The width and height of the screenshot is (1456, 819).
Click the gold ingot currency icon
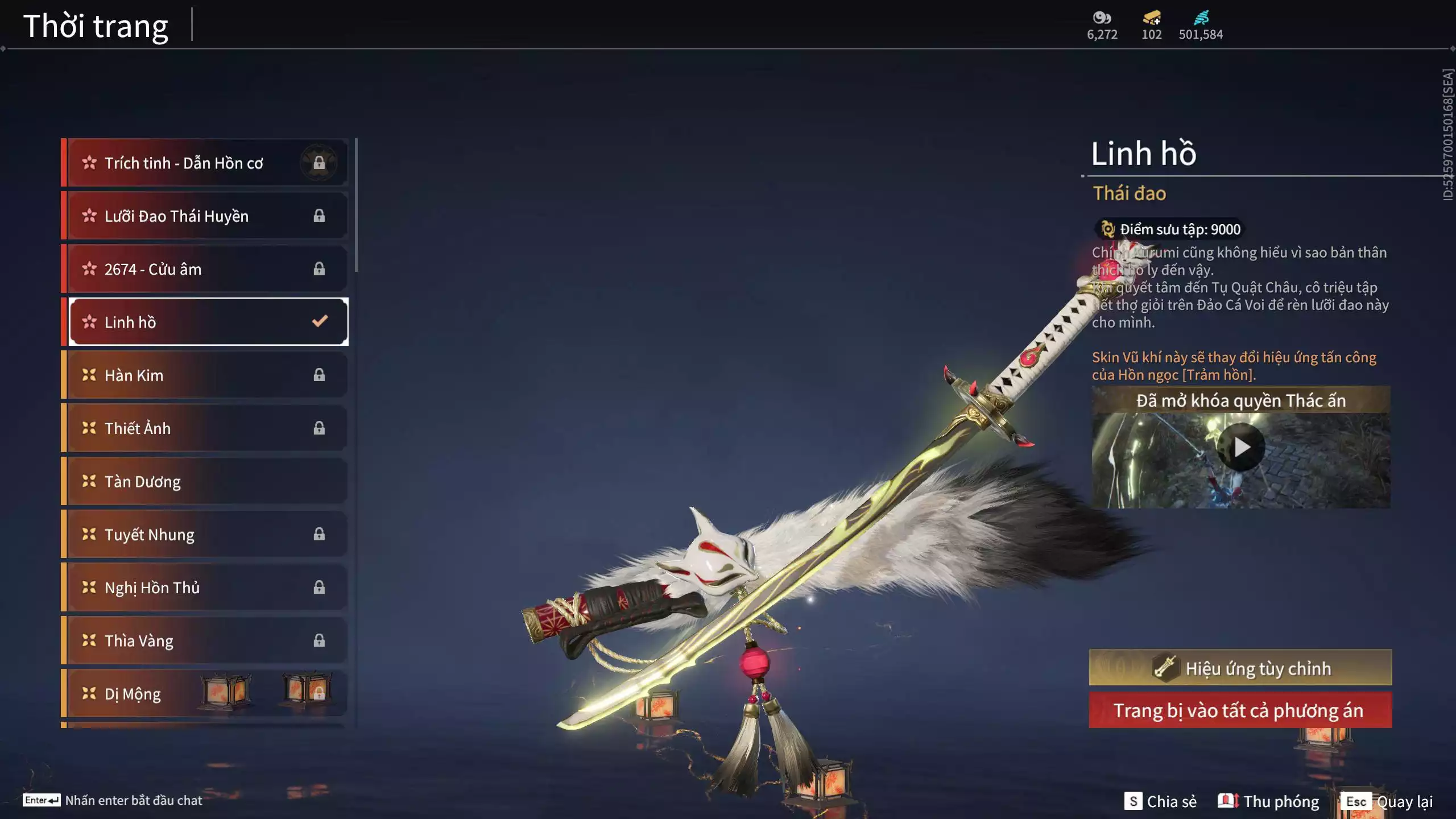(x=1152, y=18)
